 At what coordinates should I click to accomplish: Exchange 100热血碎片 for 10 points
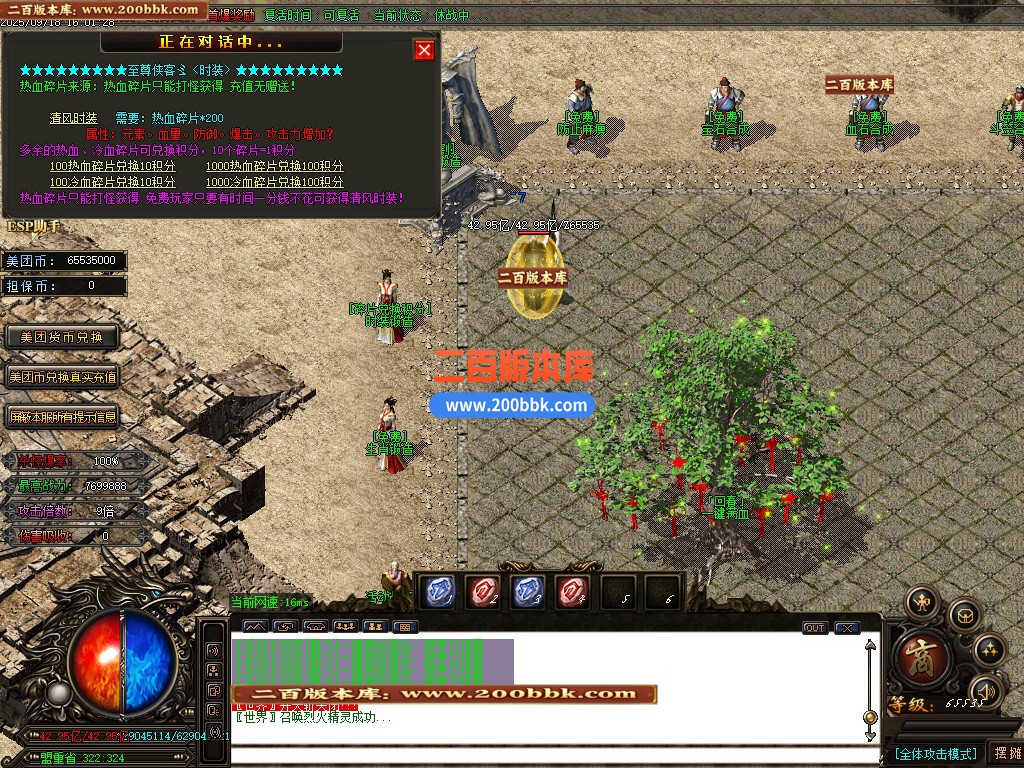[112, 166]
